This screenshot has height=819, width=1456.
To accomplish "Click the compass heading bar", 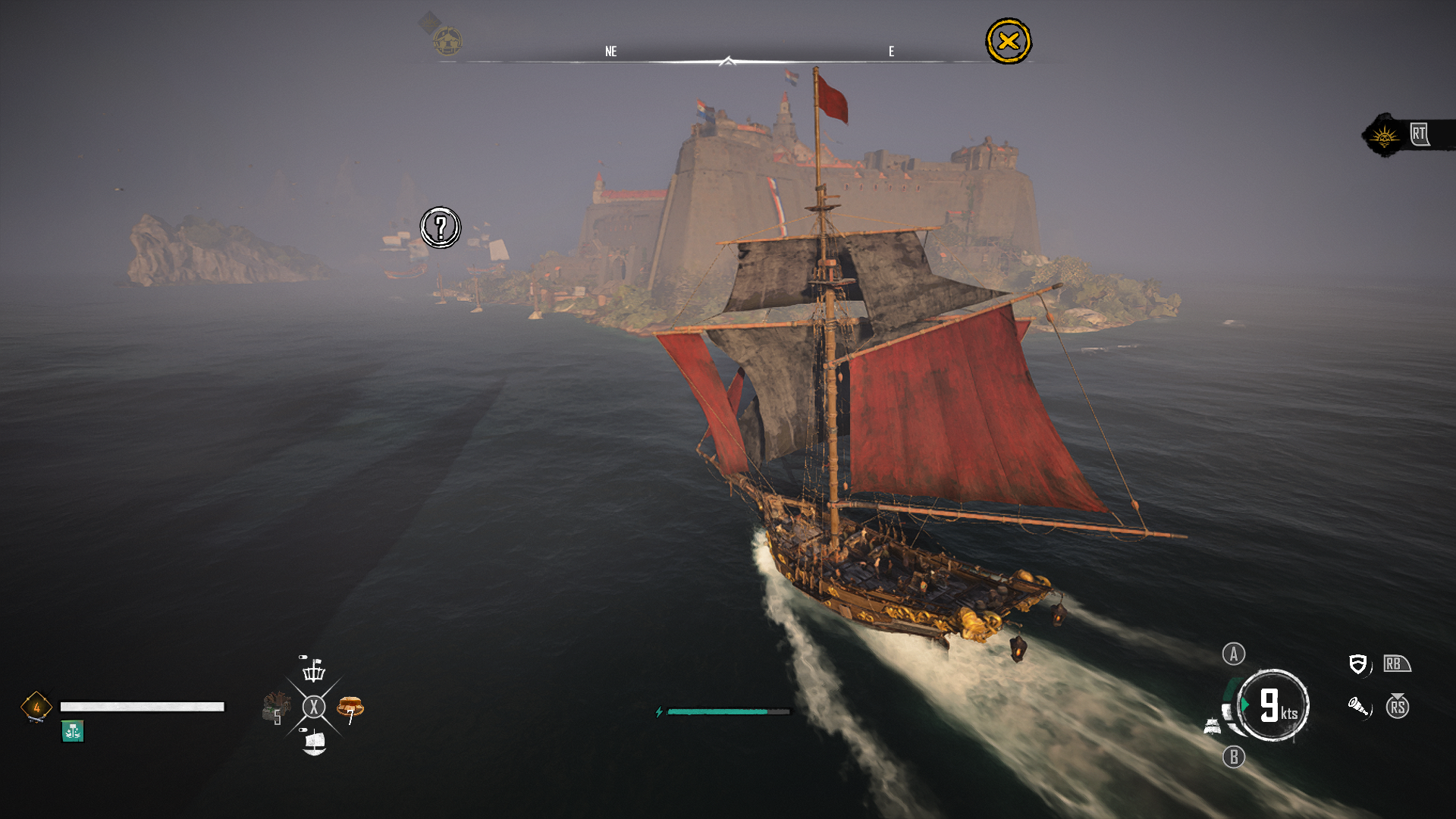I will tap(726, 60).
